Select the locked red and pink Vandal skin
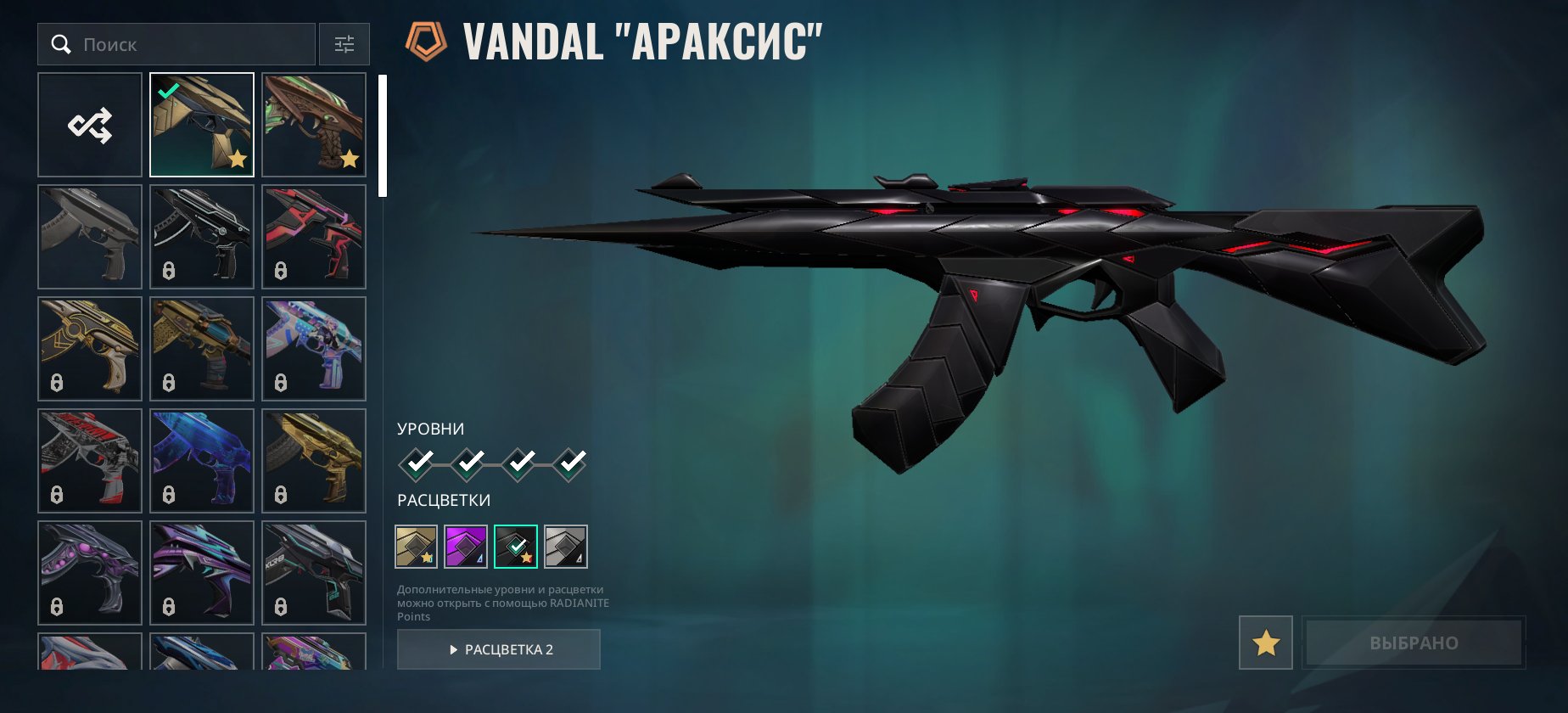This screenshot has width=1568, height=713. point(314,237)
